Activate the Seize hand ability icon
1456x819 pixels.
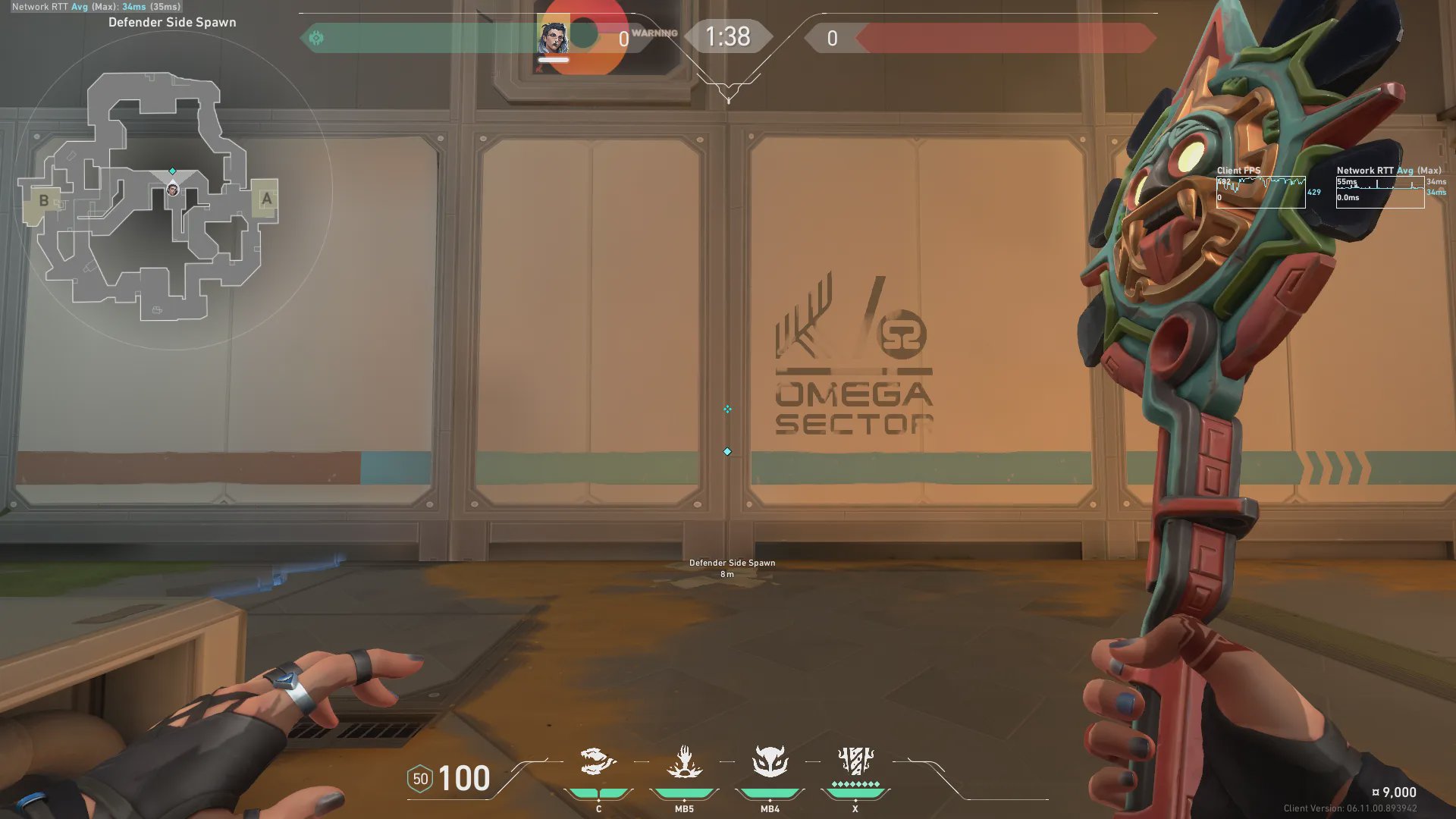coord(684,761)
